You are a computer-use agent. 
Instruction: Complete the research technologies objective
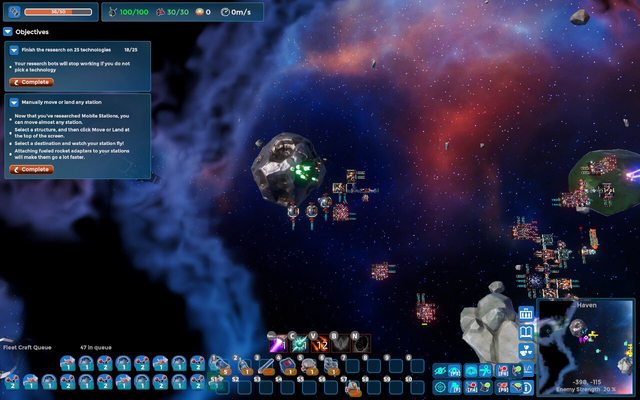click(32, 82)
